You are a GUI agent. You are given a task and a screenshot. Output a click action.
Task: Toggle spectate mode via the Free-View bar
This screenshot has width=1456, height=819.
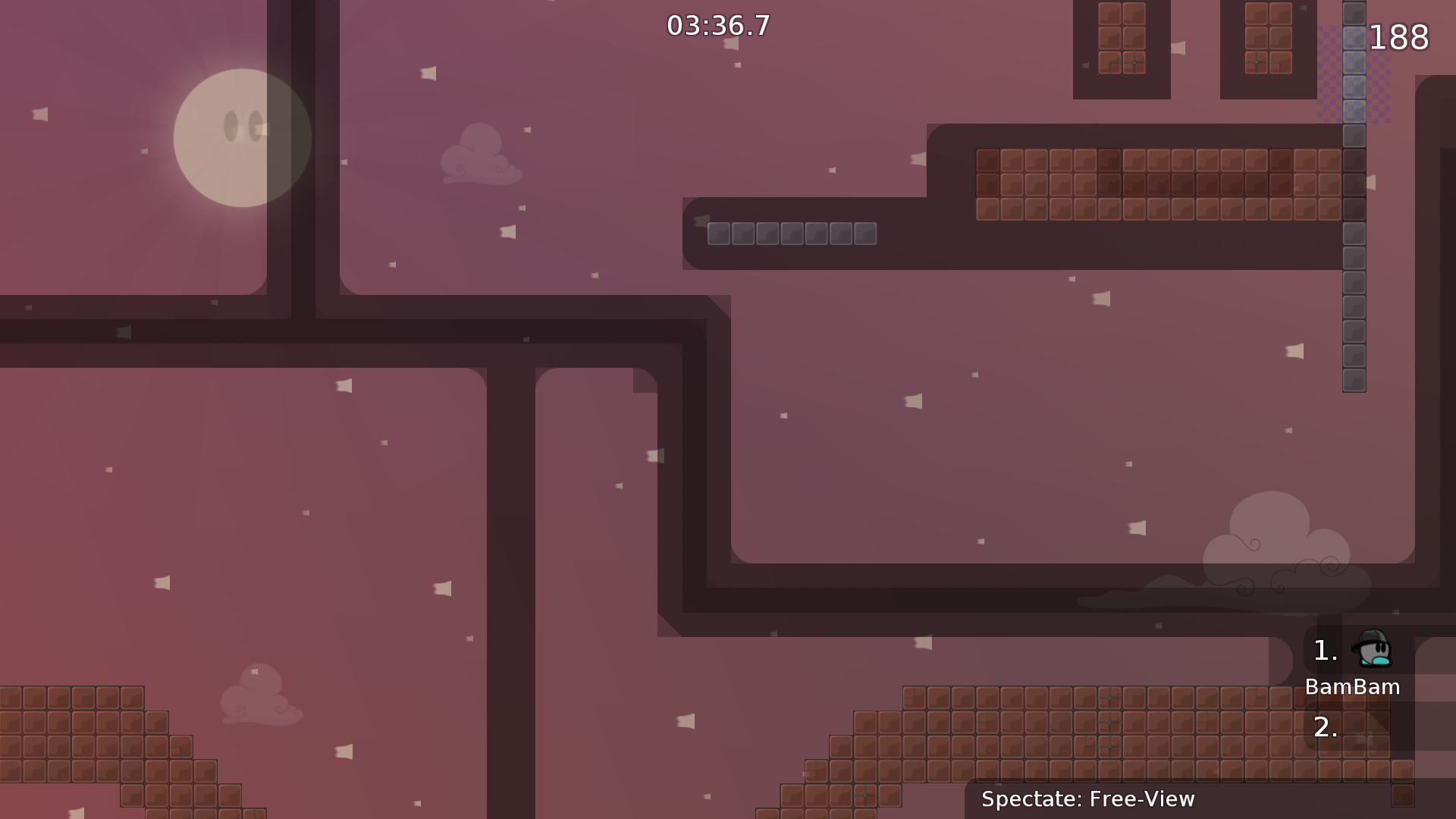[x=1087, y=799]
